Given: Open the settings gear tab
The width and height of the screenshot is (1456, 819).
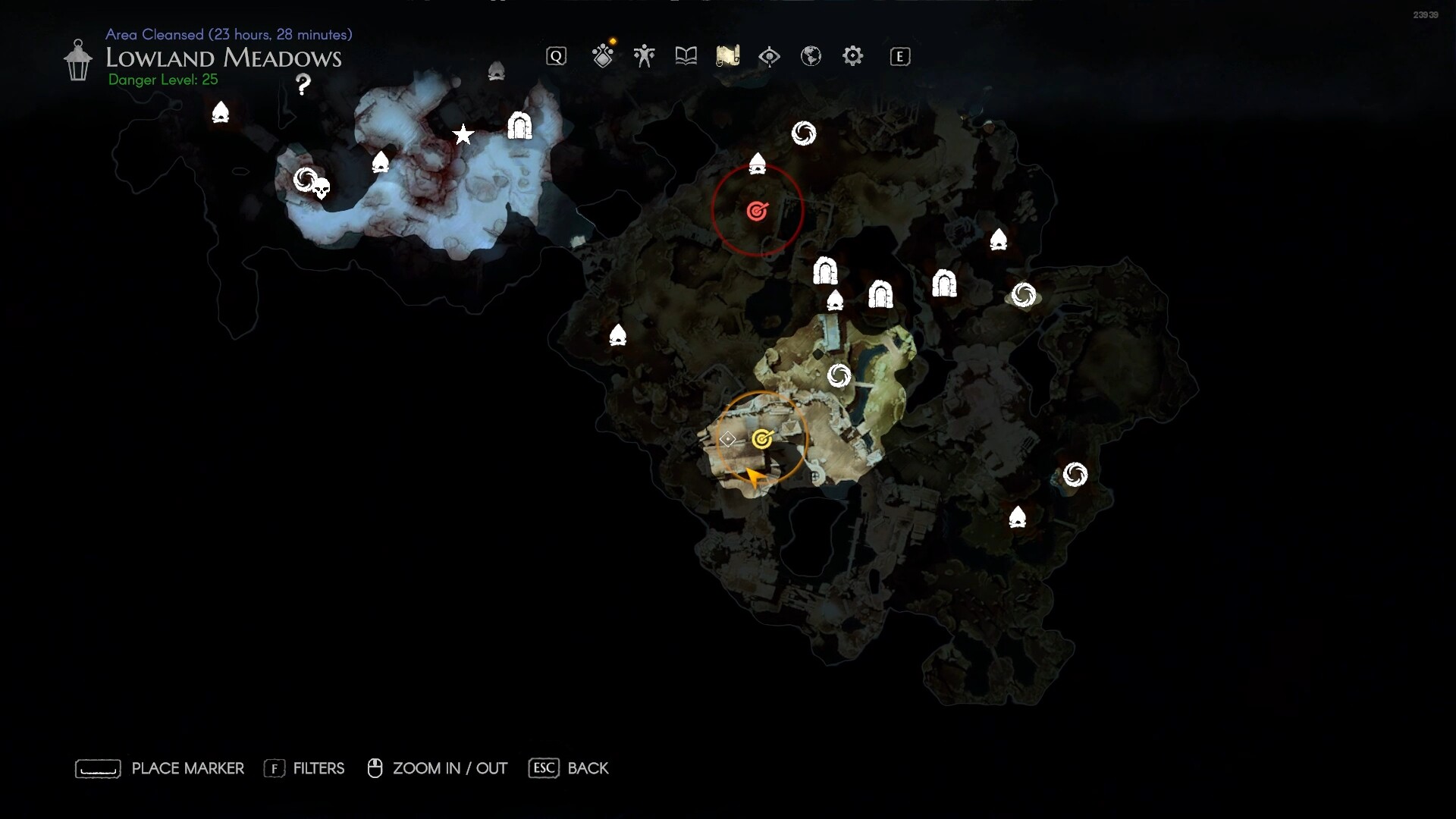Looking at the screenshot, I should 852,56.
